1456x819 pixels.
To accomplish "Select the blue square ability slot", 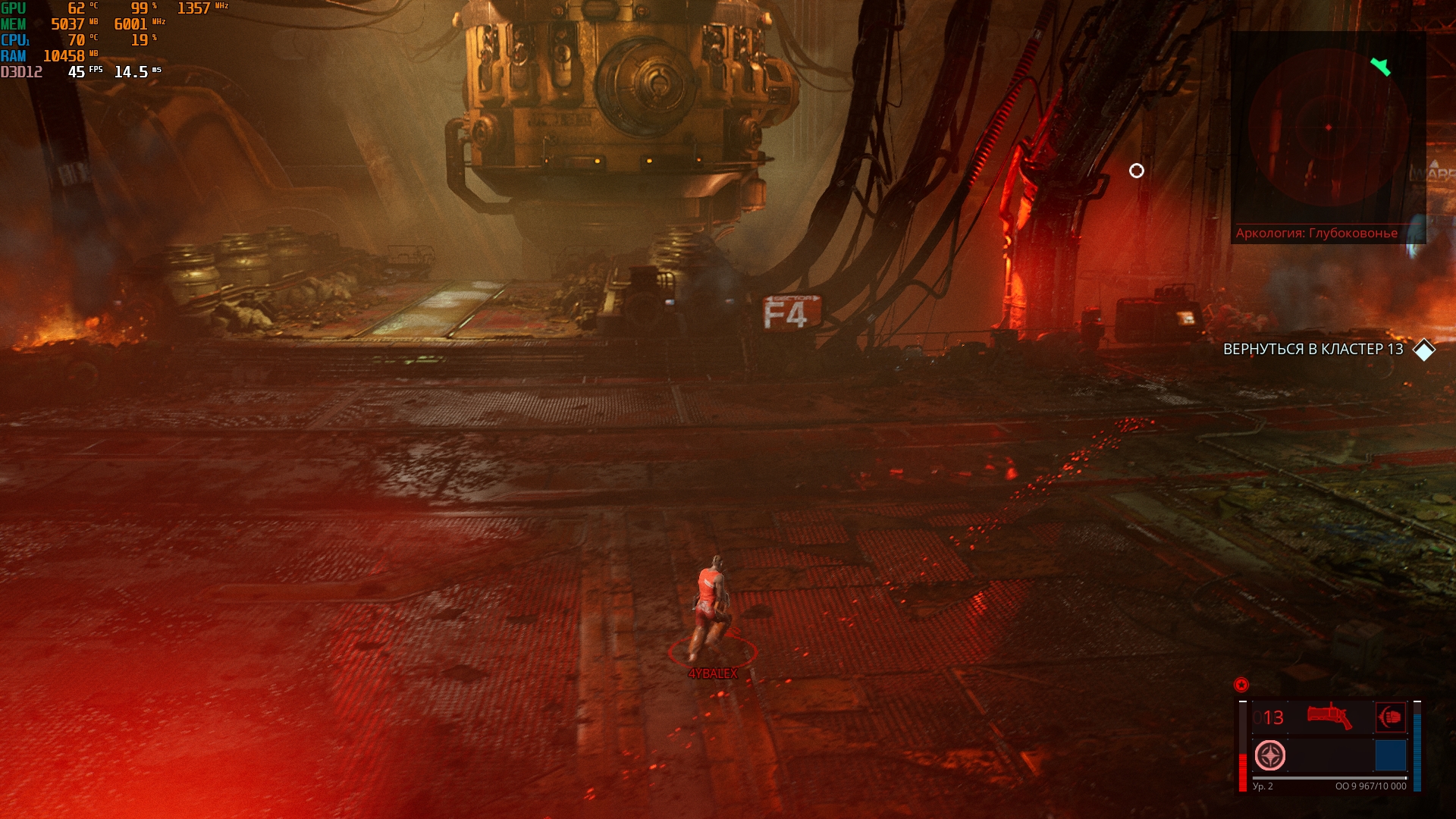I will [1390, 756].
